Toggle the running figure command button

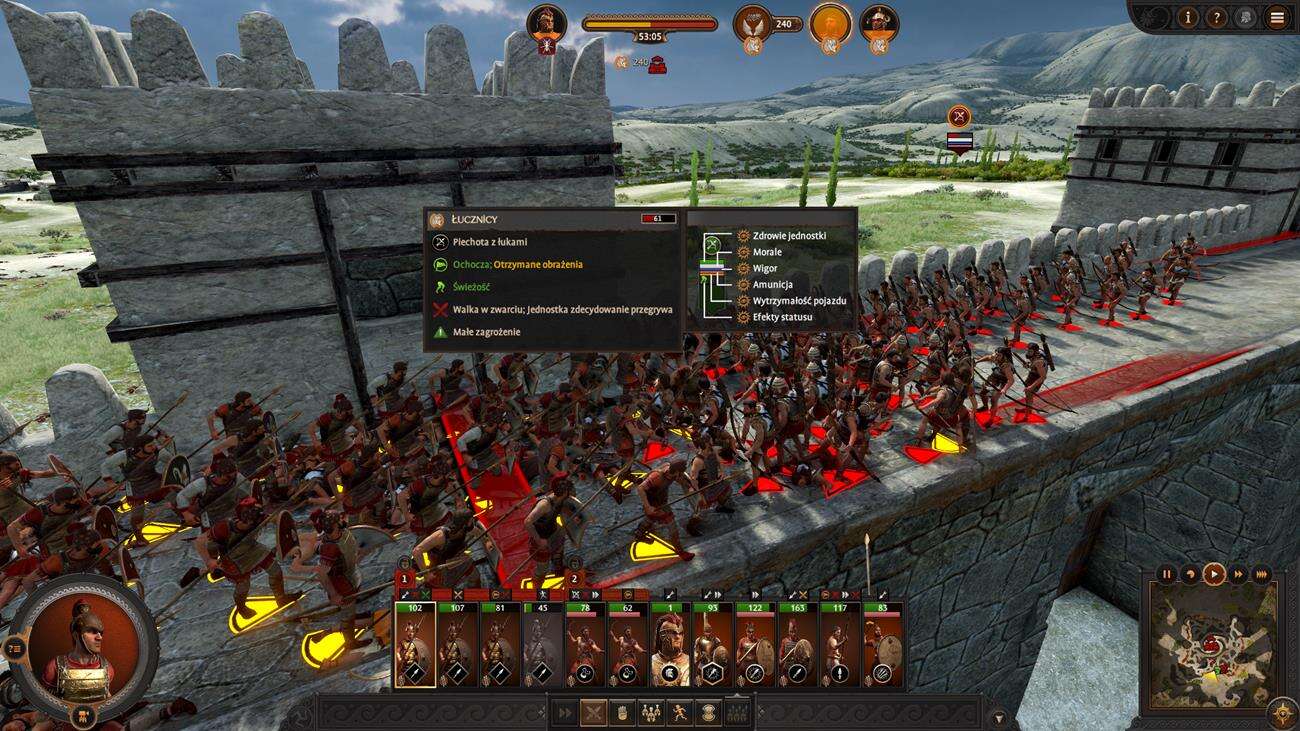pyautogui.click(x=680, y=713)
